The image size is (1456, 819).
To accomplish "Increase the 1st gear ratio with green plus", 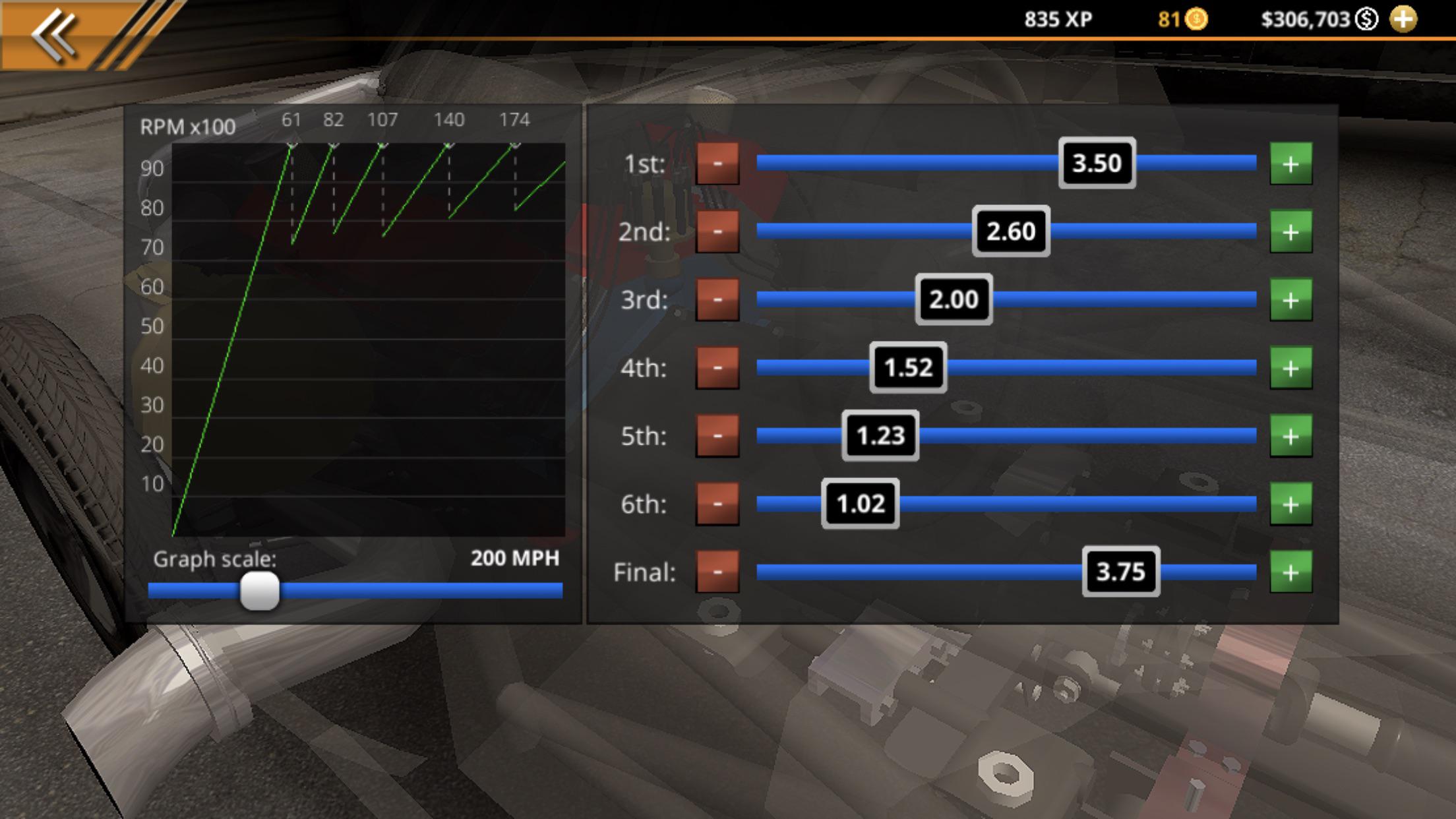I will pos(1290,164).
